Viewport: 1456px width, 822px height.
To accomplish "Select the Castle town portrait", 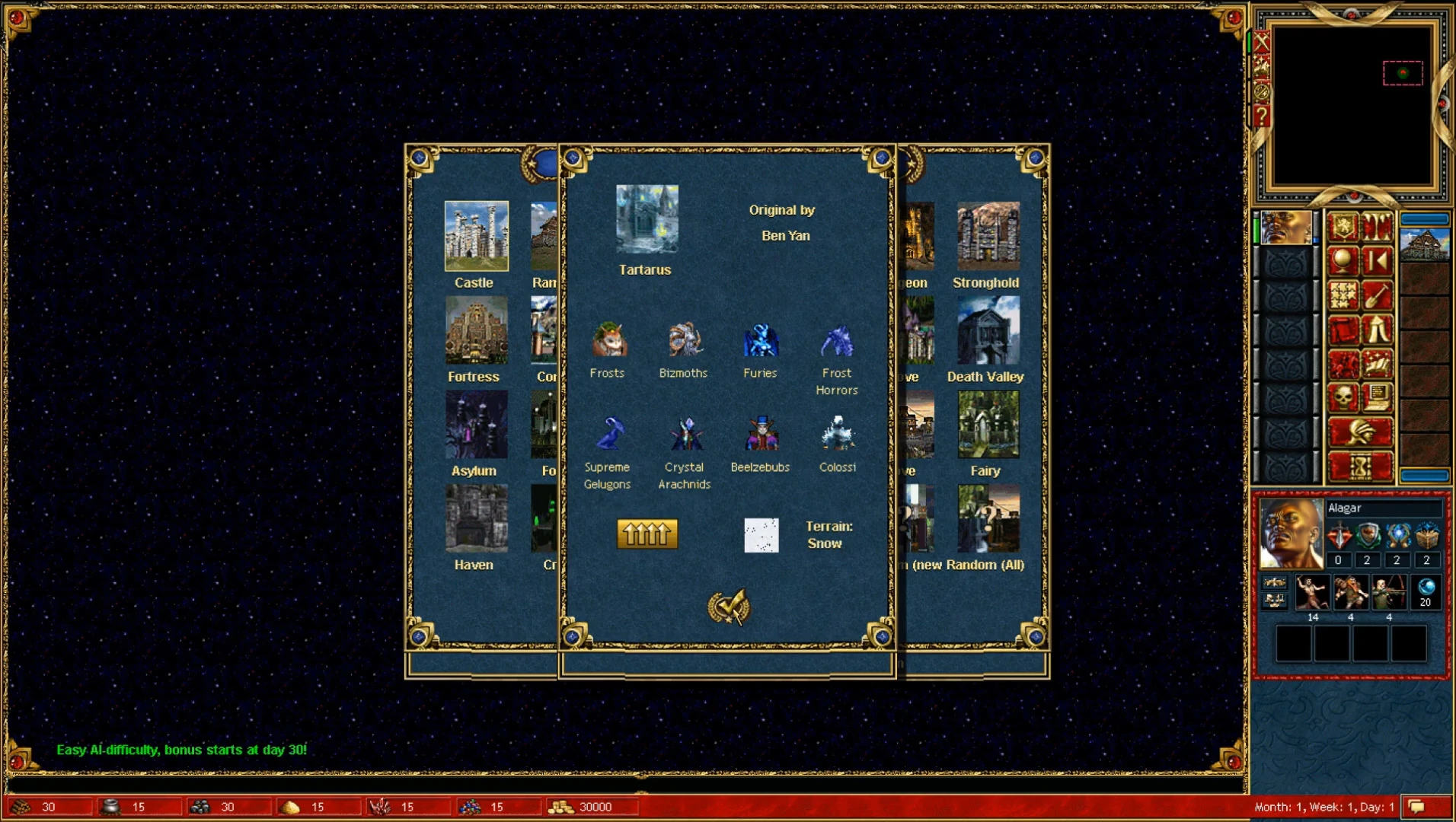I will click(x=477, y=237).
